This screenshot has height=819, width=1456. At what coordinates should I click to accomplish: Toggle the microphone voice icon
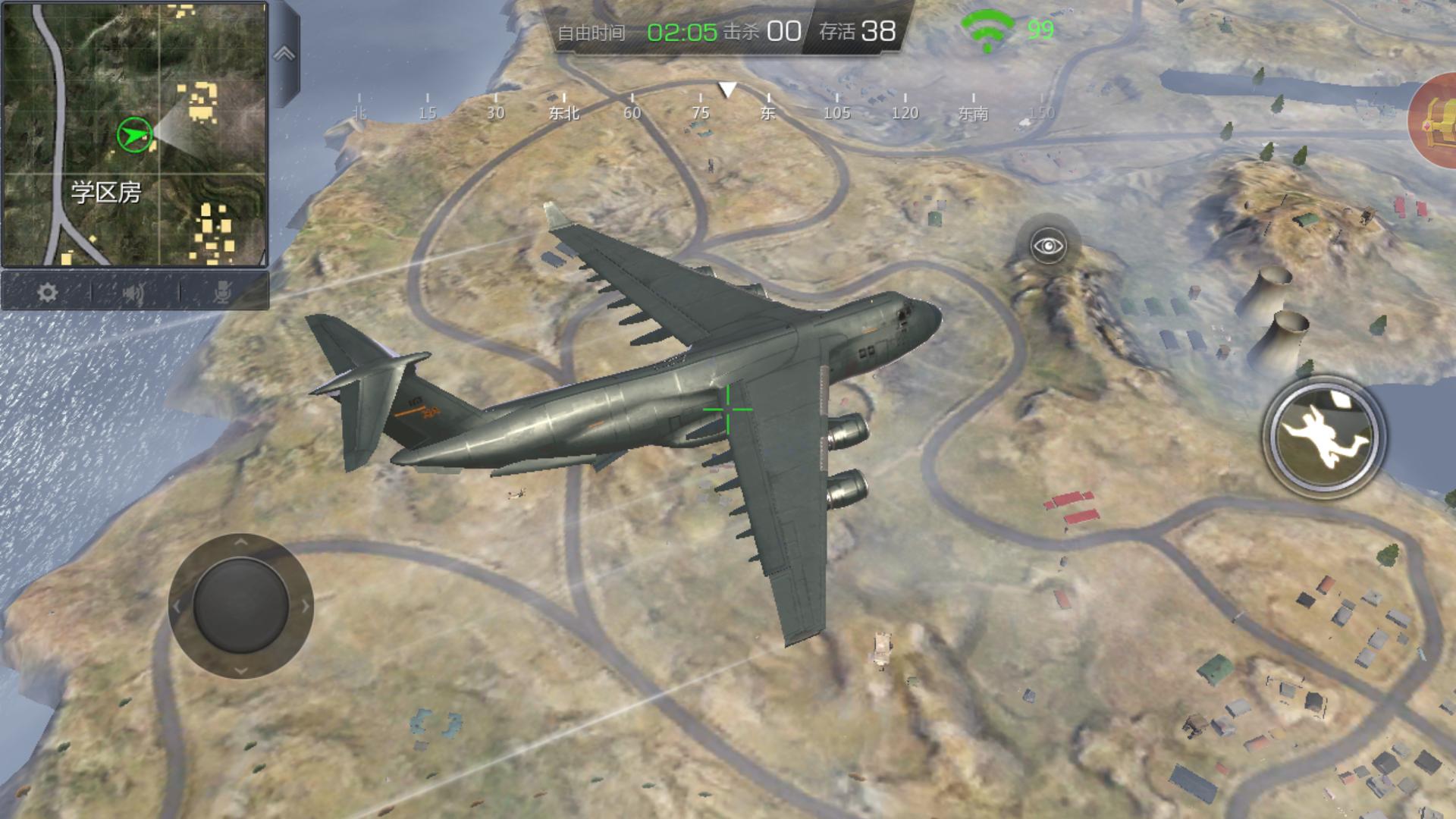tap(222, 292)
